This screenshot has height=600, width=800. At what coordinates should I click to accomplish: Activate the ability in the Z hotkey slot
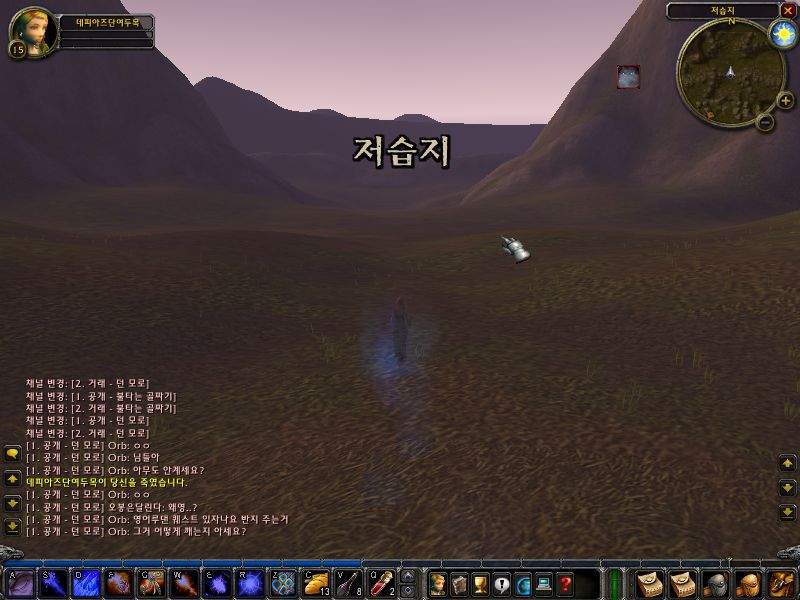point(283,583)
